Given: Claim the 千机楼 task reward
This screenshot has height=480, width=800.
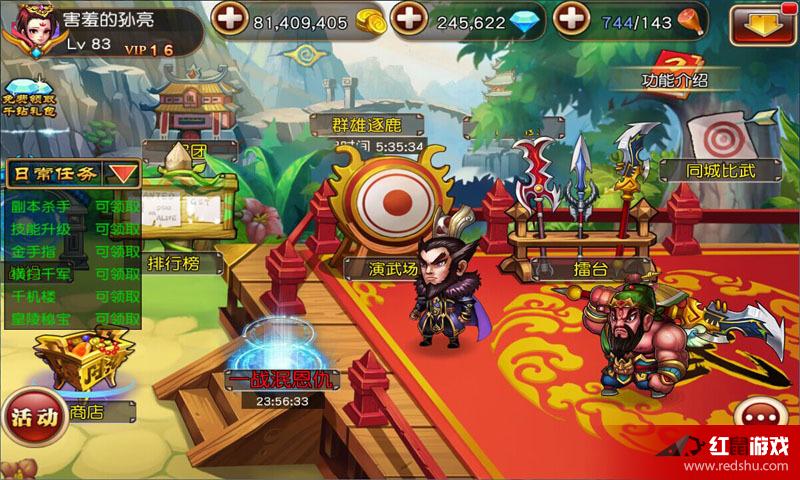Looking at the screenshot, I should tap(117, 296).
